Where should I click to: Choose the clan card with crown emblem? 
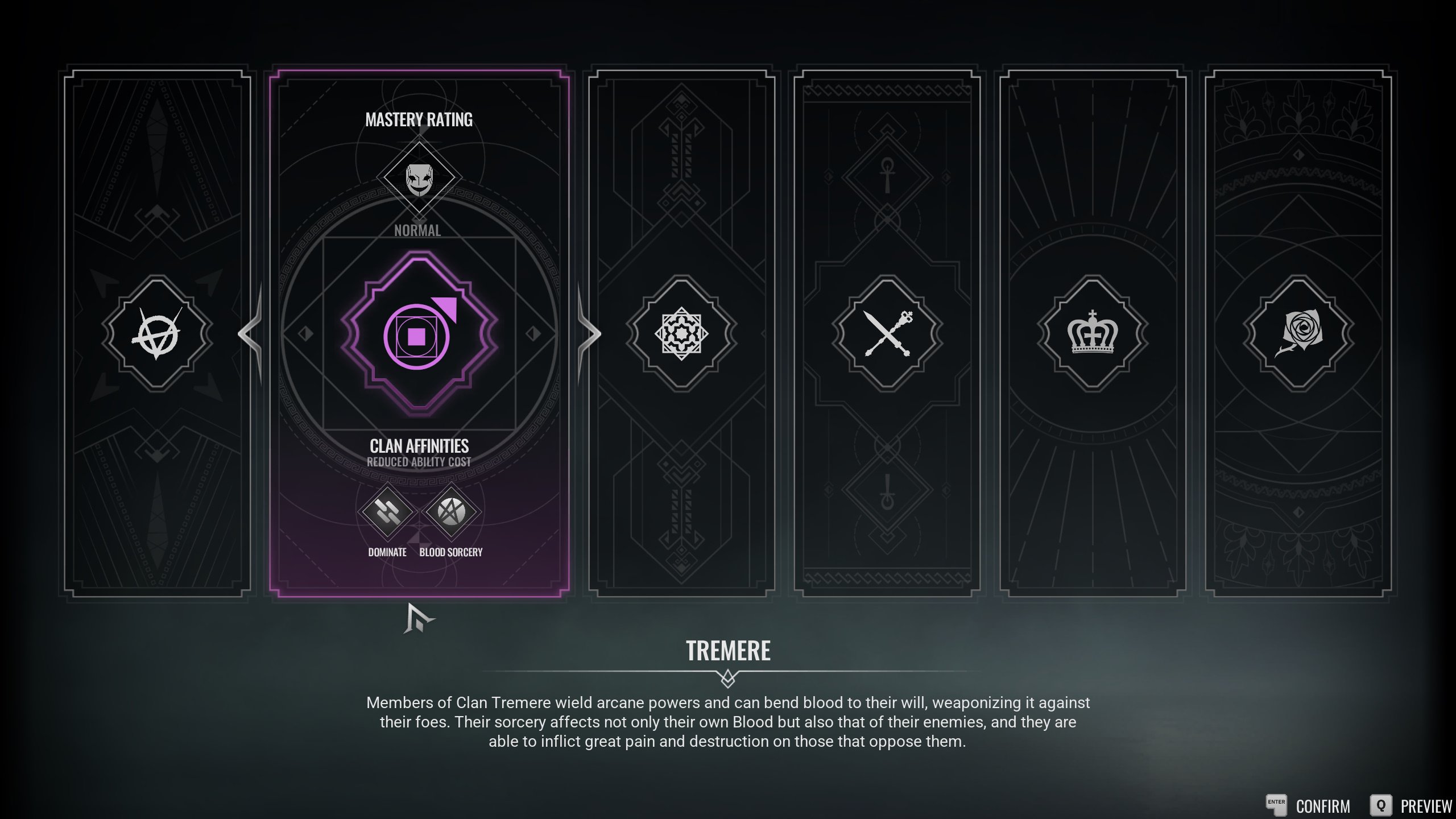coord(1093,333)
